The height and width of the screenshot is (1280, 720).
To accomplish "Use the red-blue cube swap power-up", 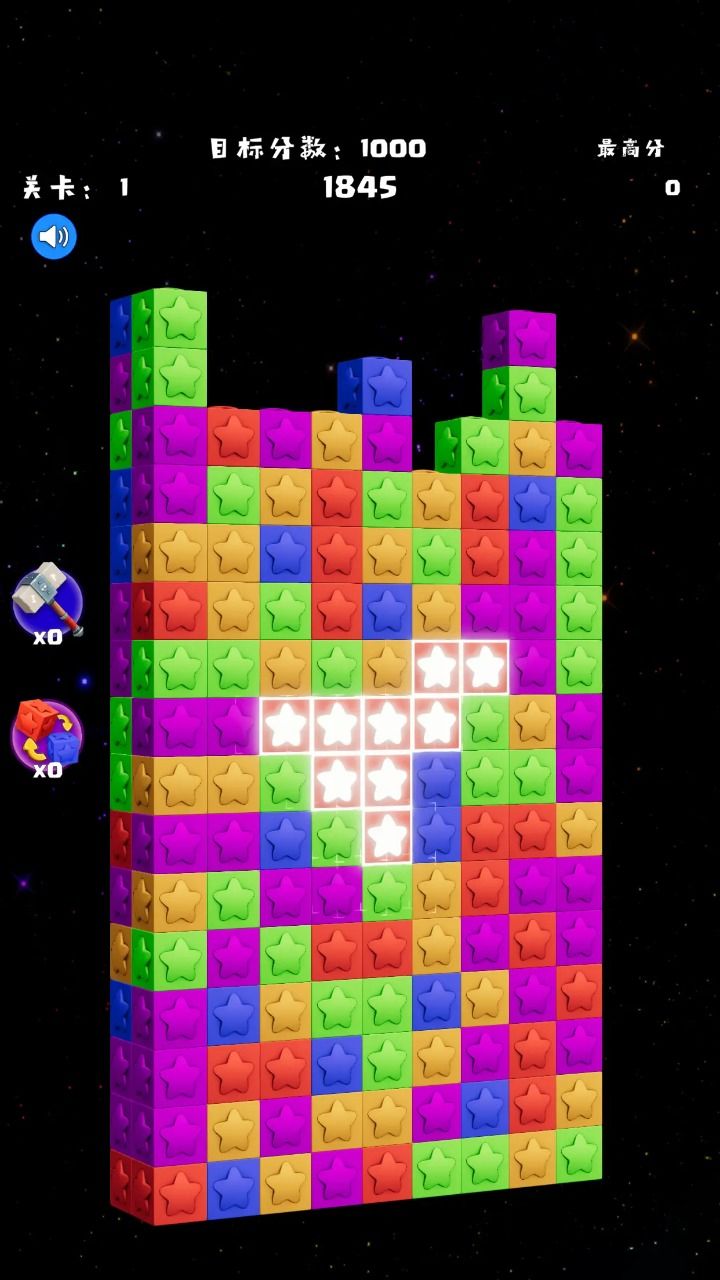I will click(47, 735).
